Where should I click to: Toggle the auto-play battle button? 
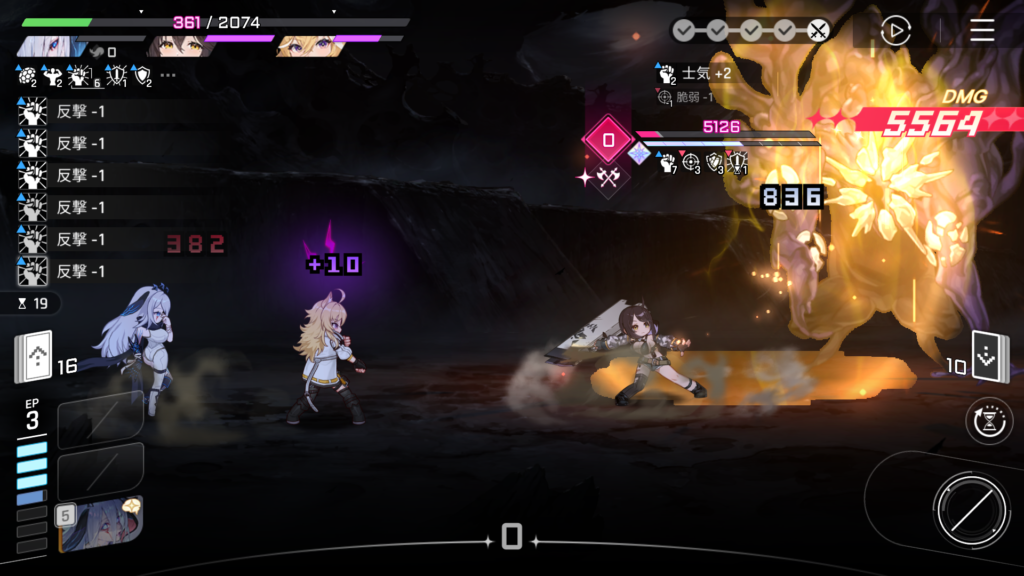click(895, 31)
